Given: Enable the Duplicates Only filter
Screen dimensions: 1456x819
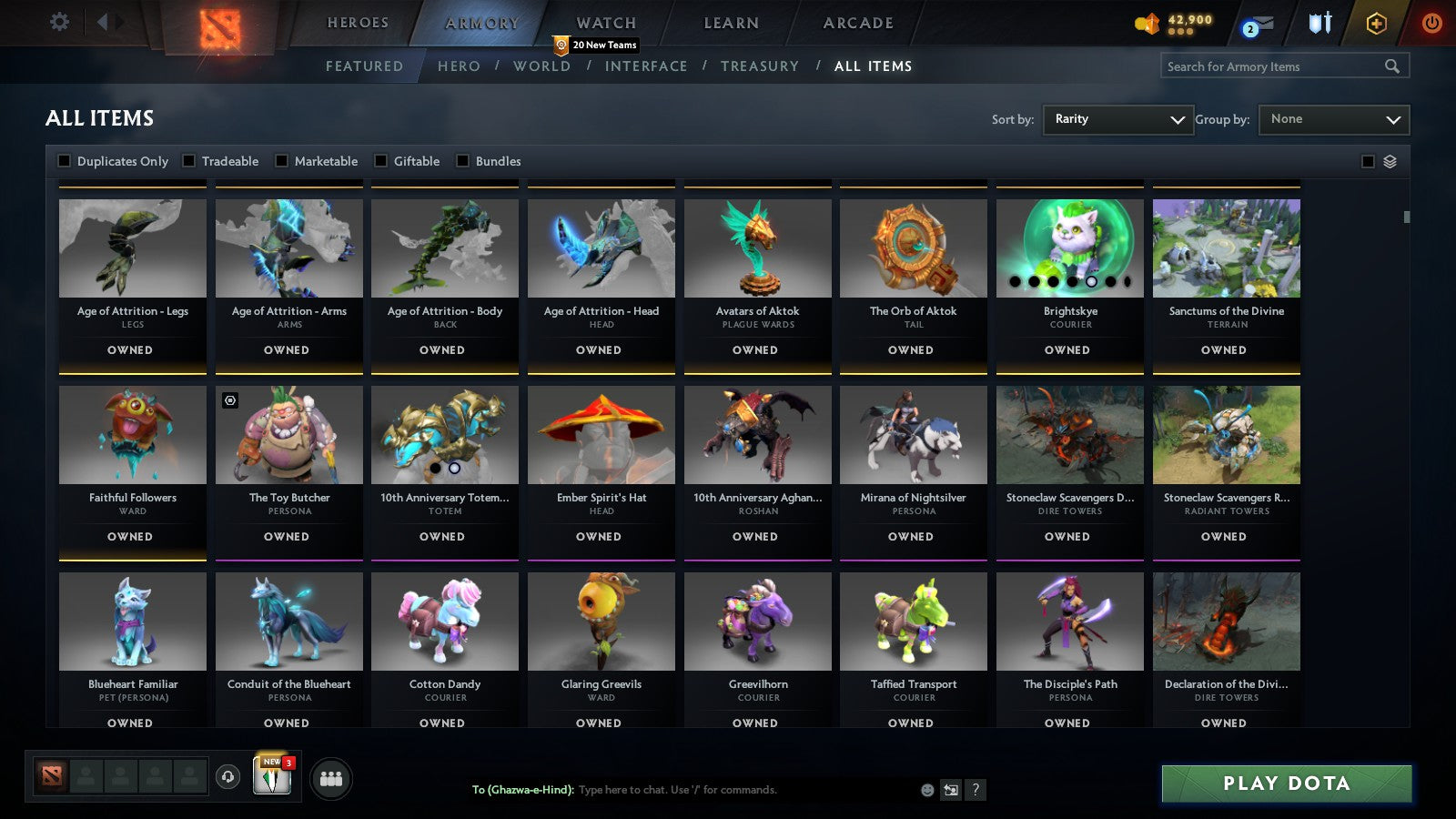Looking at the screenshot, I should pos(64,160).
